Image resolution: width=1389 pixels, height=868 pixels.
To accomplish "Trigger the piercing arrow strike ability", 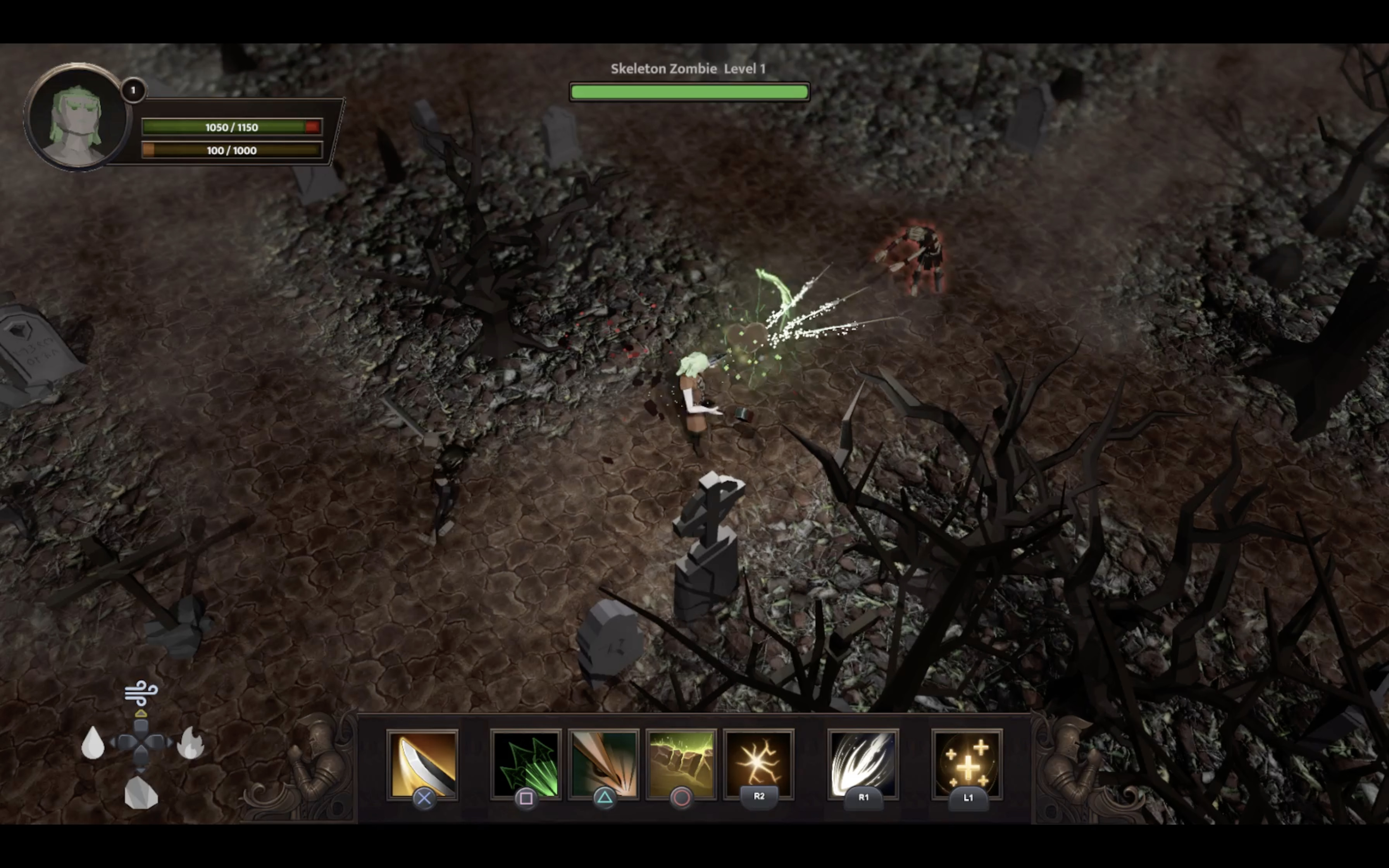I will tap(603, 763).
